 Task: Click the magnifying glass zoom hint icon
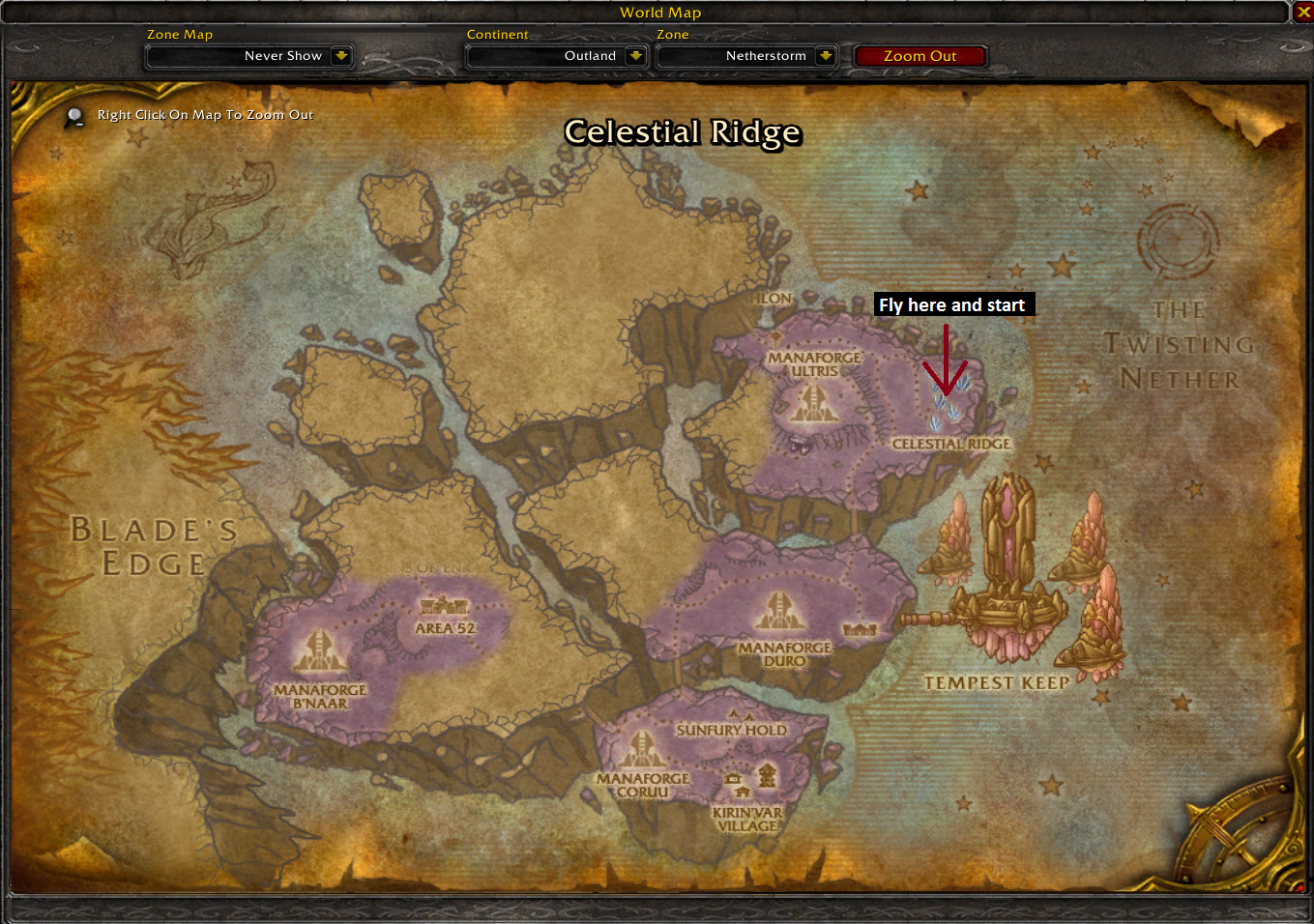pyautogui.click(x=74, y=117)
